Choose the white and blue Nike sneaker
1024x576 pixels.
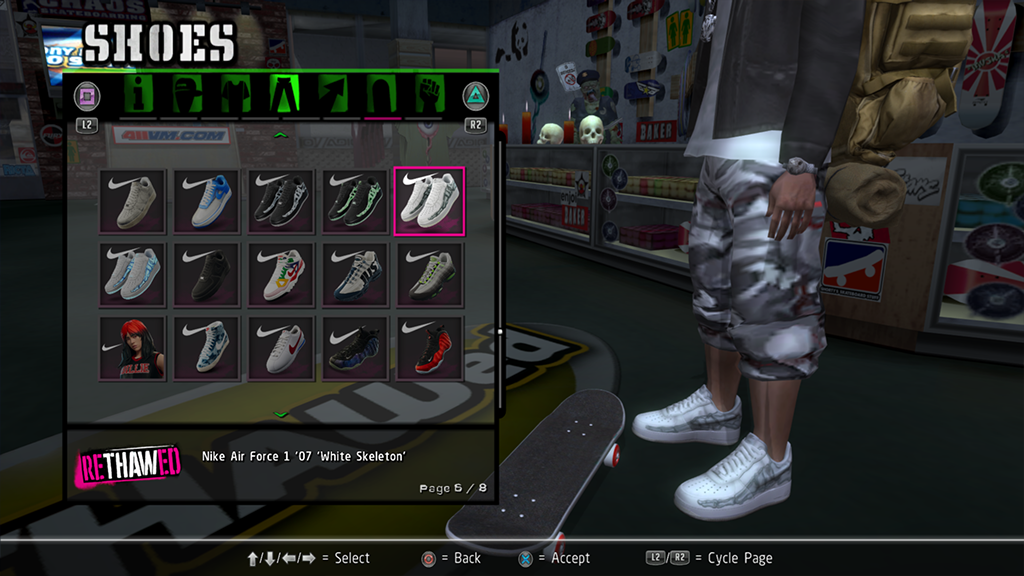(x=208, y=201)
